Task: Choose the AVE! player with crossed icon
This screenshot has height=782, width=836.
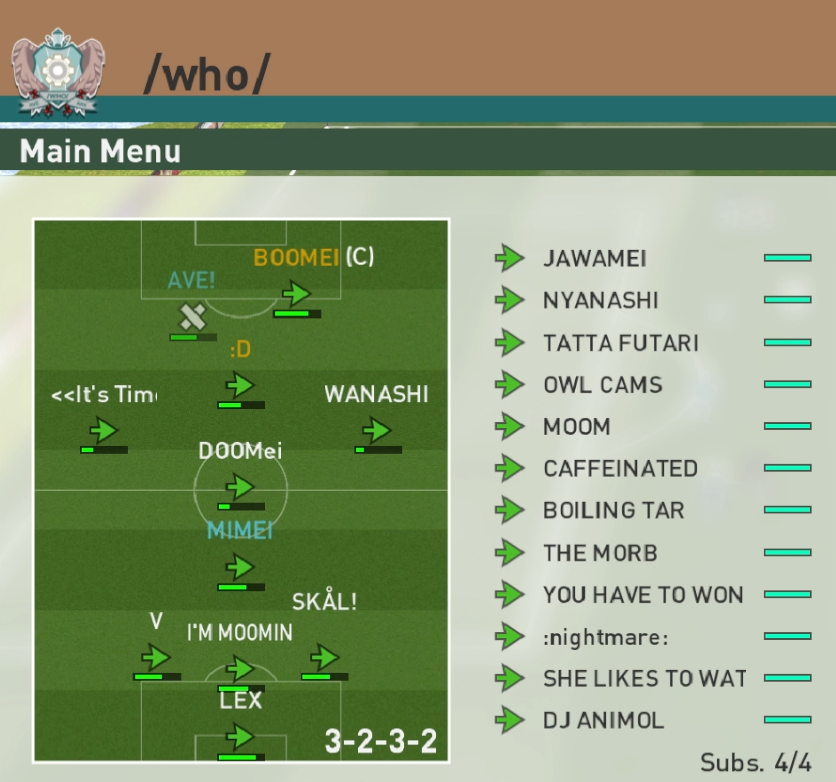Action: point(192,317)
